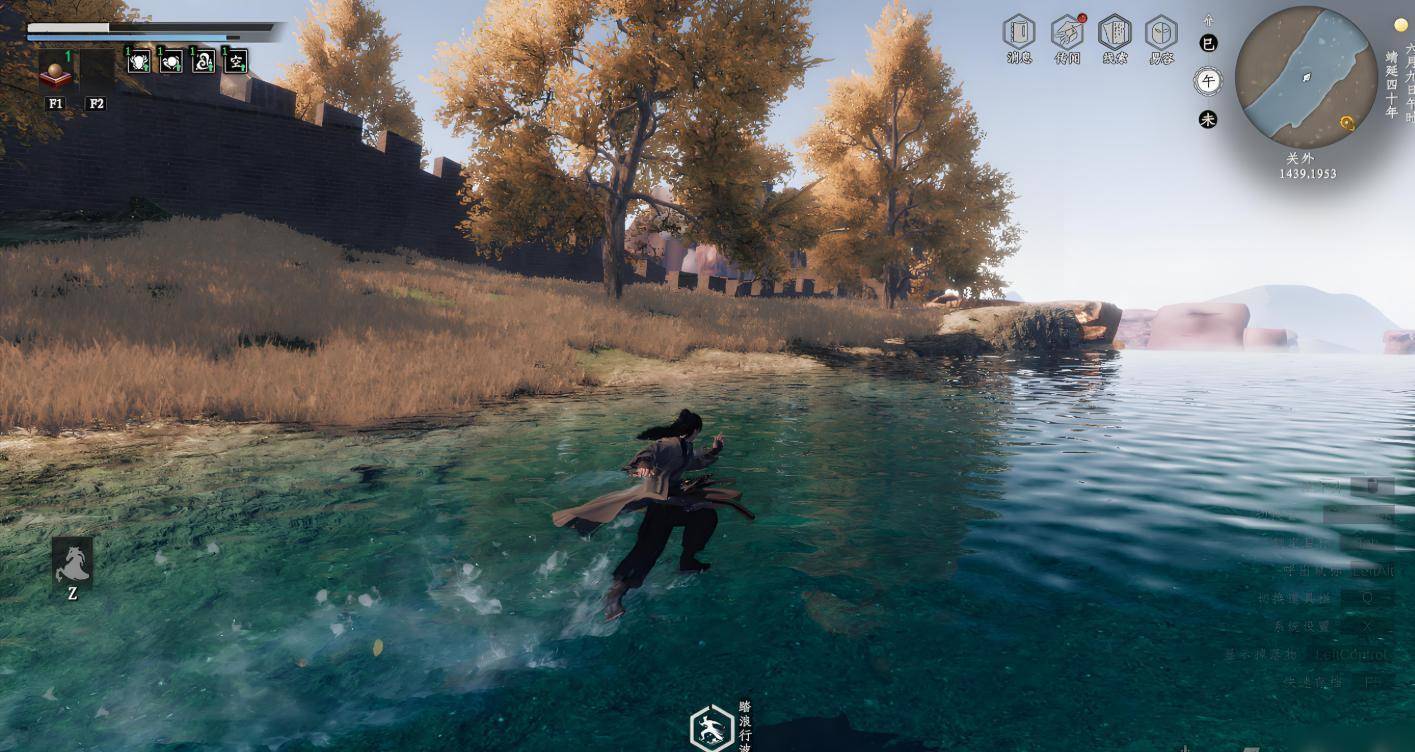Select the 午 hour on the time dial
Screen dimensions: 1415x752
click(1208, 81)
